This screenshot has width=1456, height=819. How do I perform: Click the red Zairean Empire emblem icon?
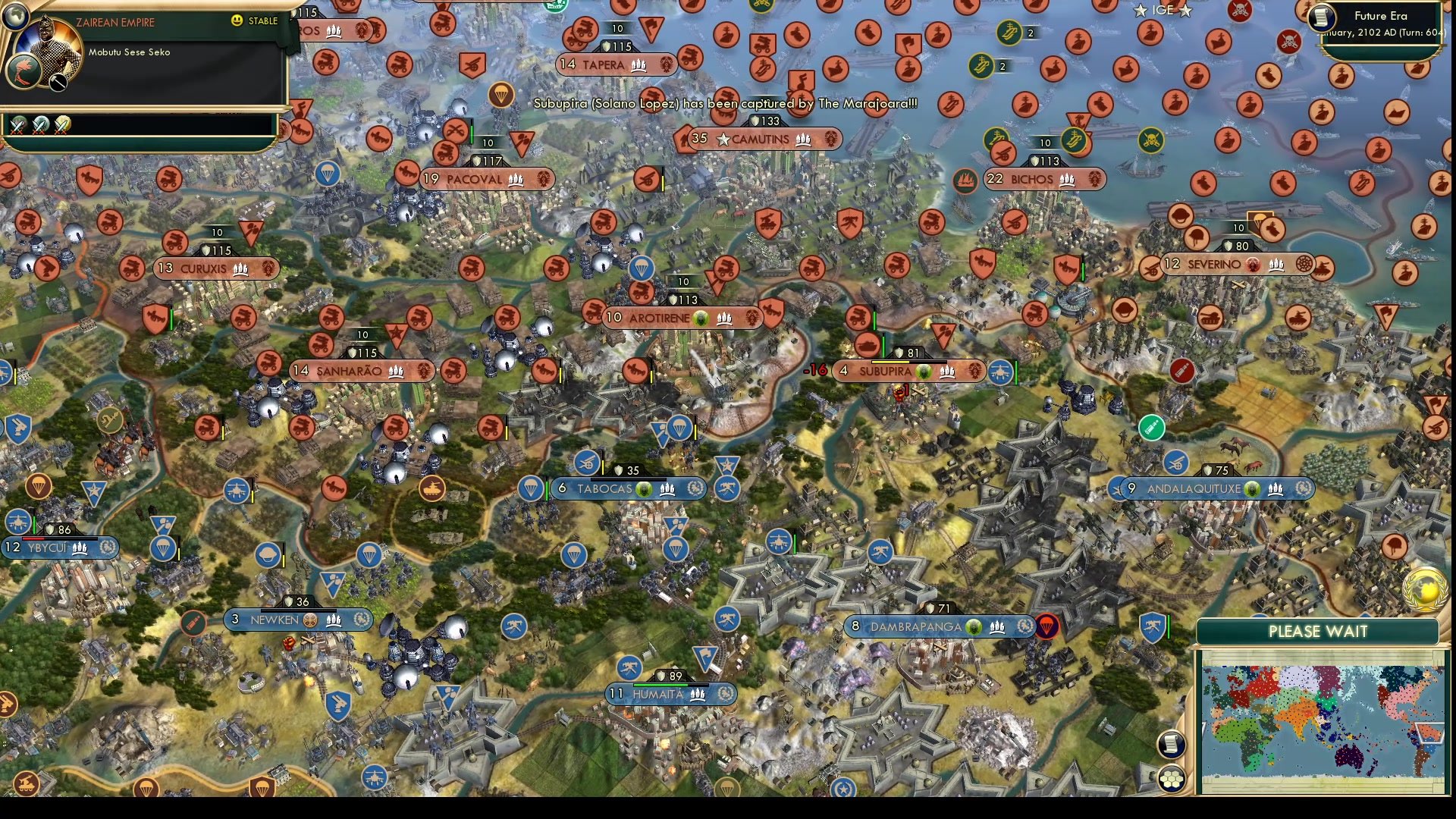(23, 71)
